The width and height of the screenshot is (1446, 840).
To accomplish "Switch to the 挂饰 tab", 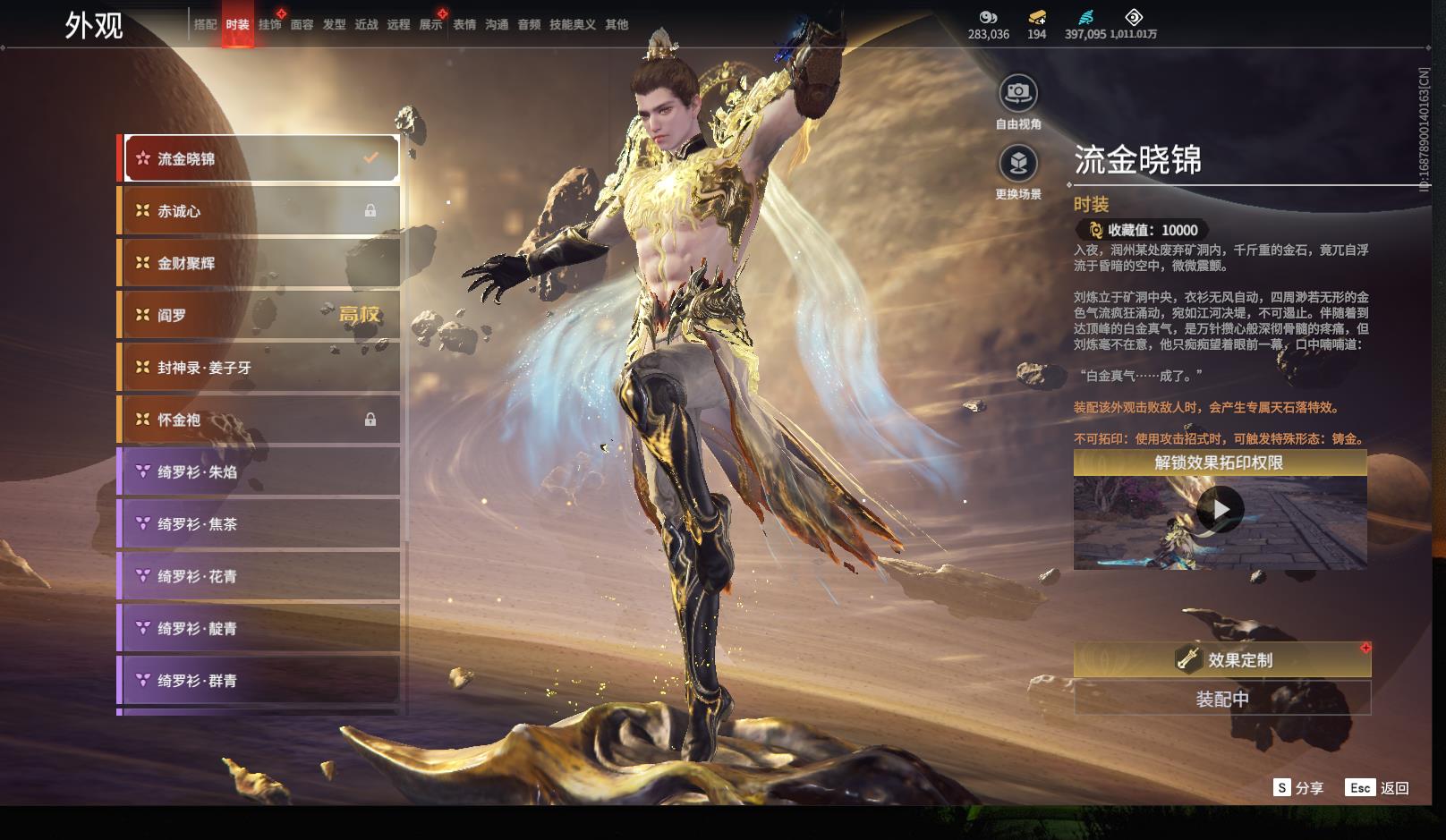I will point(269,25).
